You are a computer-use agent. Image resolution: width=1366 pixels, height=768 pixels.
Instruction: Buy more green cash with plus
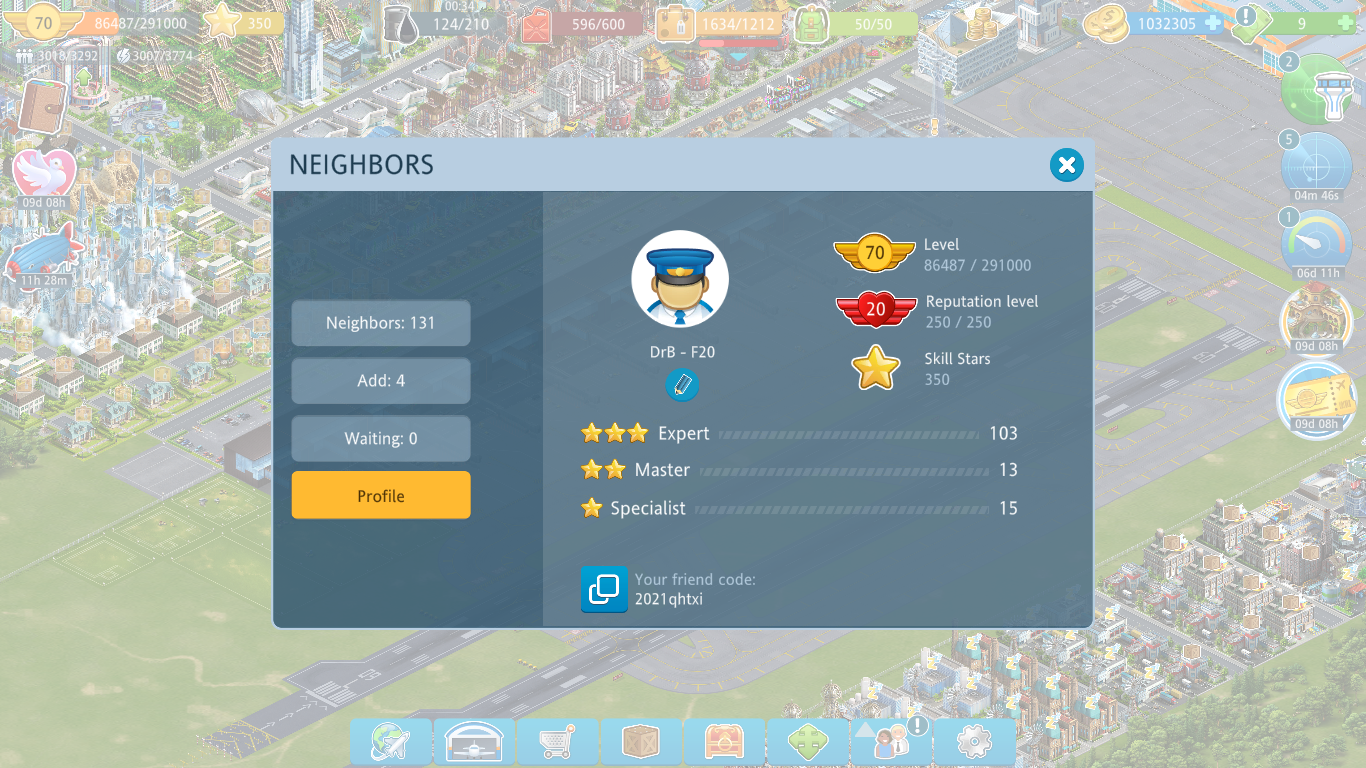coord(1346,22)
